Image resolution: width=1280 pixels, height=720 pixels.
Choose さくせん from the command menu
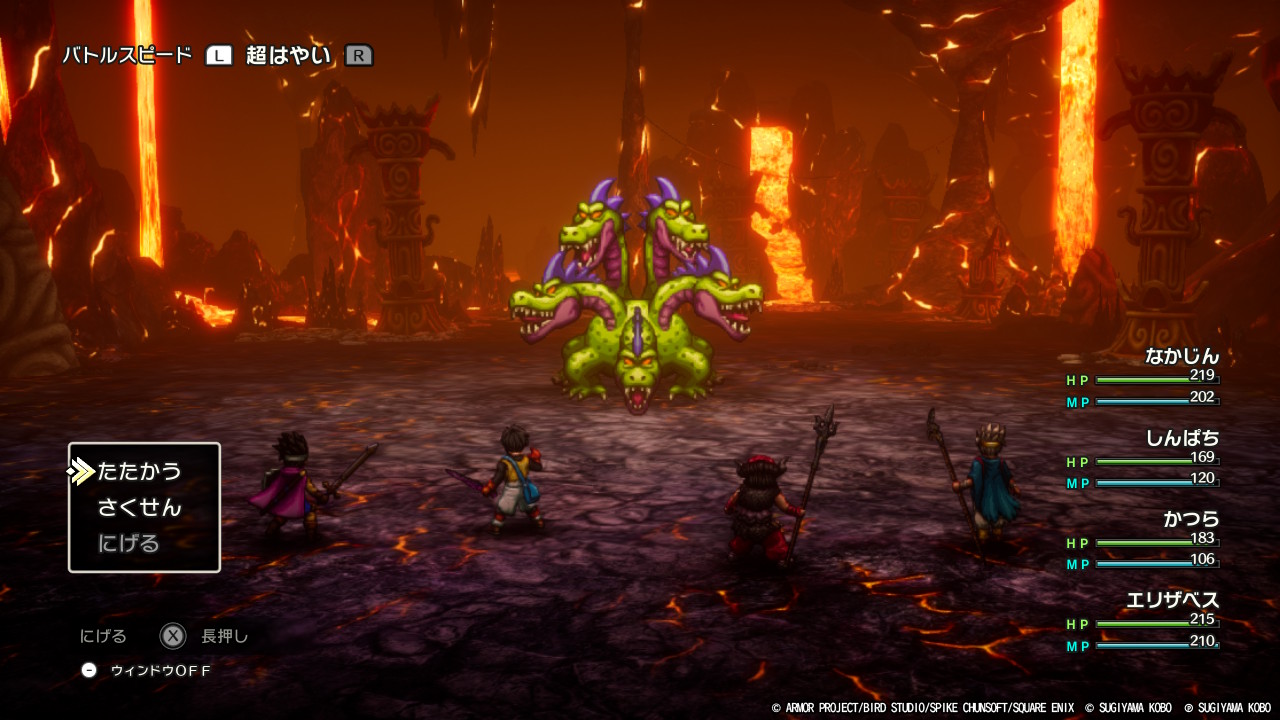click(x=140, y=507)
